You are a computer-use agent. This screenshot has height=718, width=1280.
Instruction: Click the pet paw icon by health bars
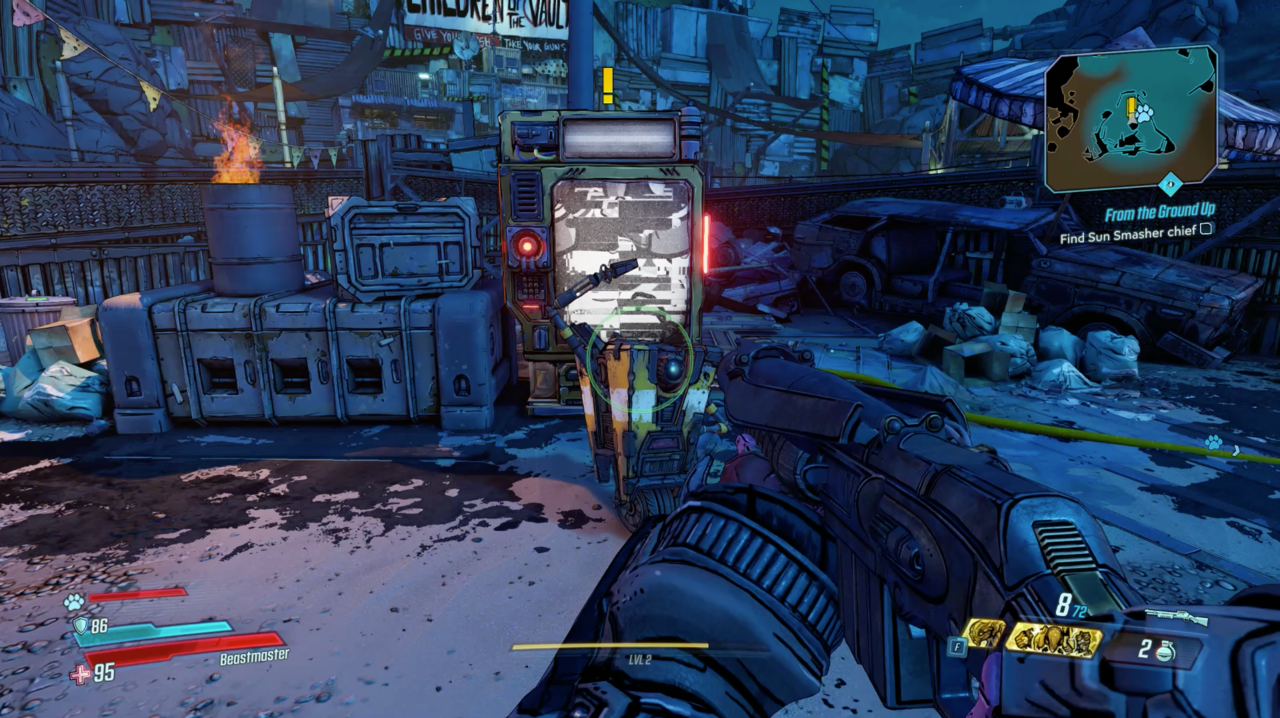click(x=73, y=601)
